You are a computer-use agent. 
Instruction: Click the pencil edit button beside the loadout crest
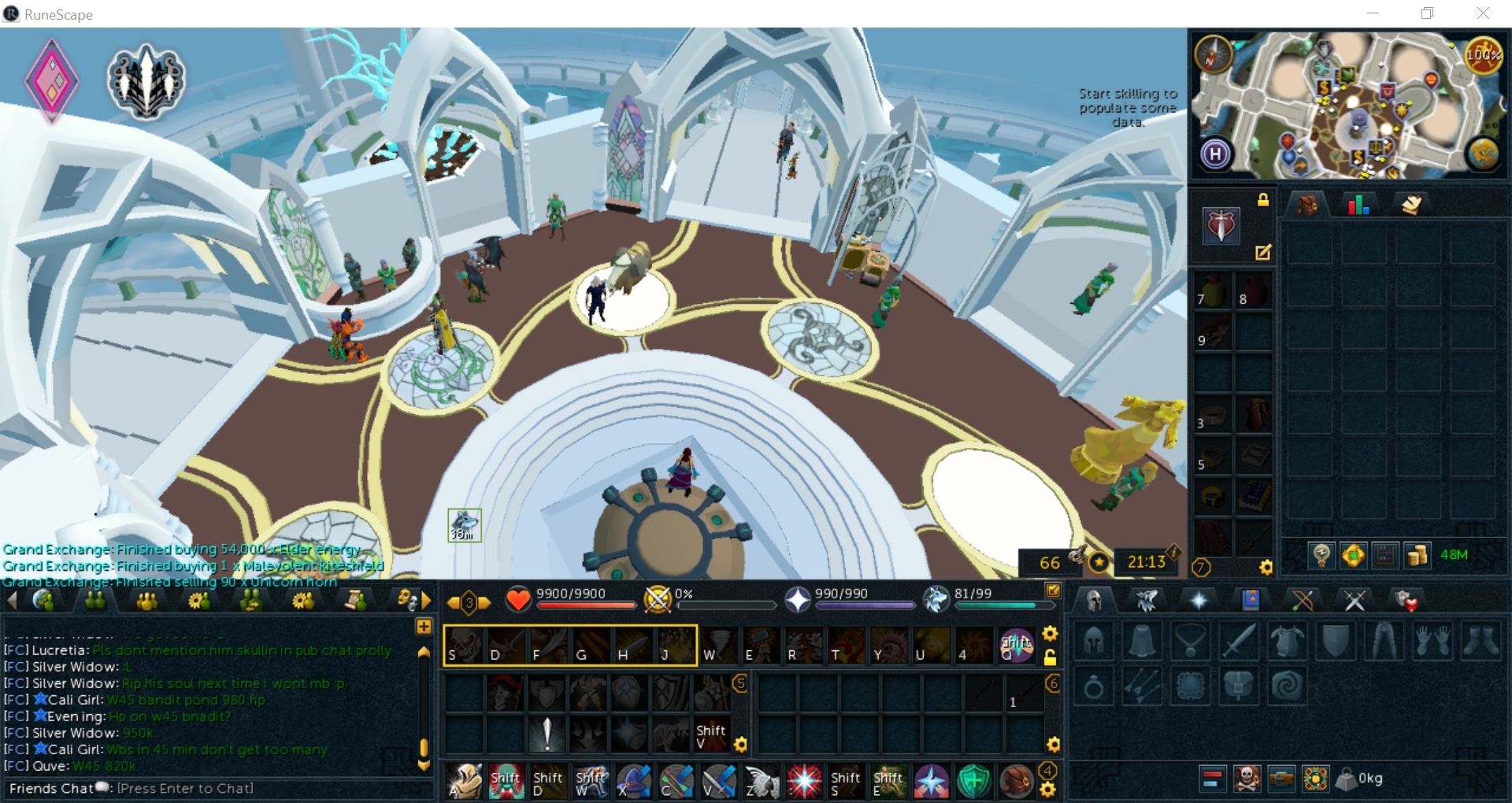click(x=1264, y=253)
